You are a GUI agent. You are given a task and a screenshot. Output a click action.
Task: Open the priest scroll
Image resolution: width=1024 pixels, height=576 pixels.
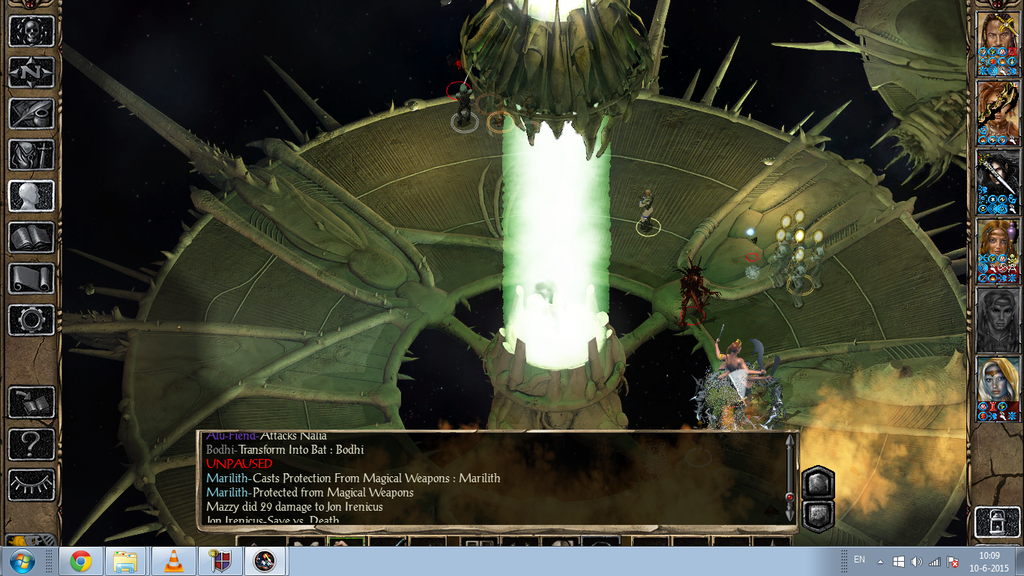tap(31, 279)
